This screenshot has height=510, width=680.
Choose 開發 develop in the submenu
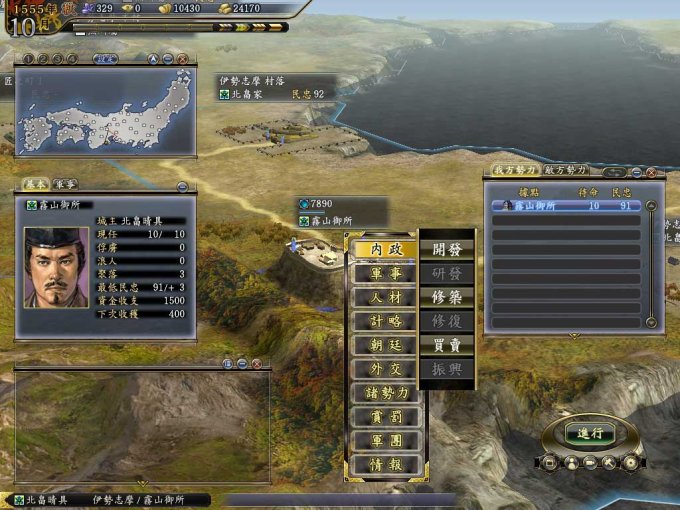coord(447,249)
